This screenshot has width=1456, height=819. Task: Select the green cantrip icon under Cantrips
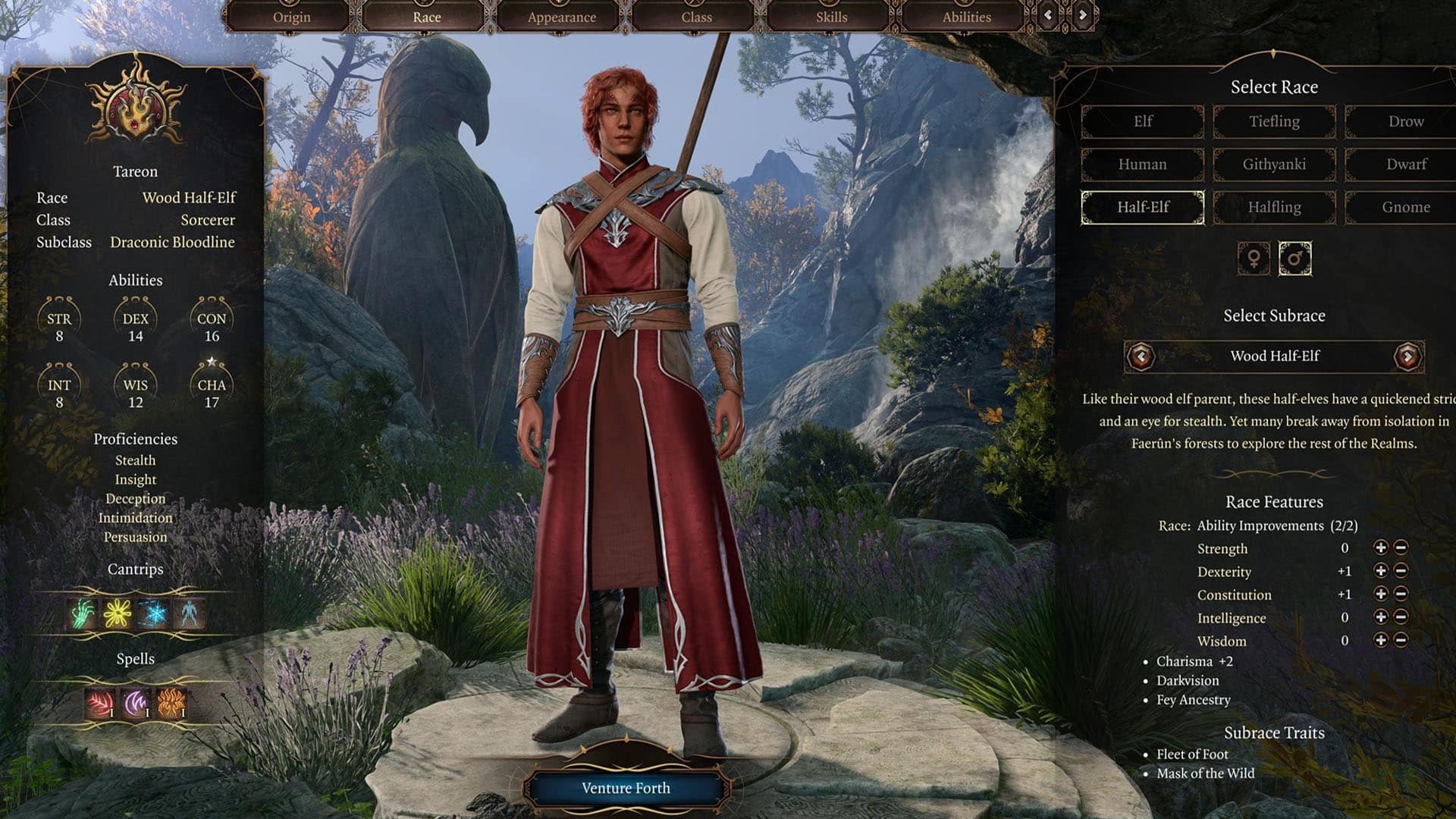tap(82, 613)
